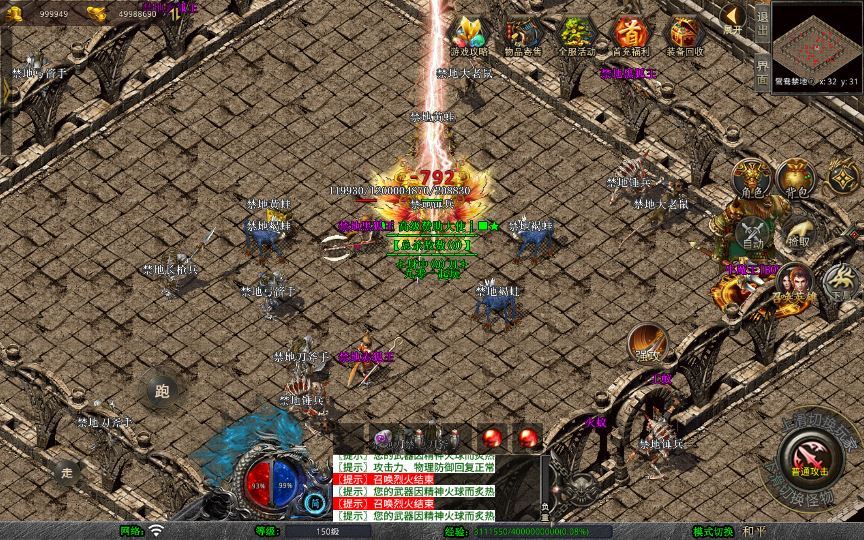Open the 物品寄售 consignment shop

click(523, 37)
